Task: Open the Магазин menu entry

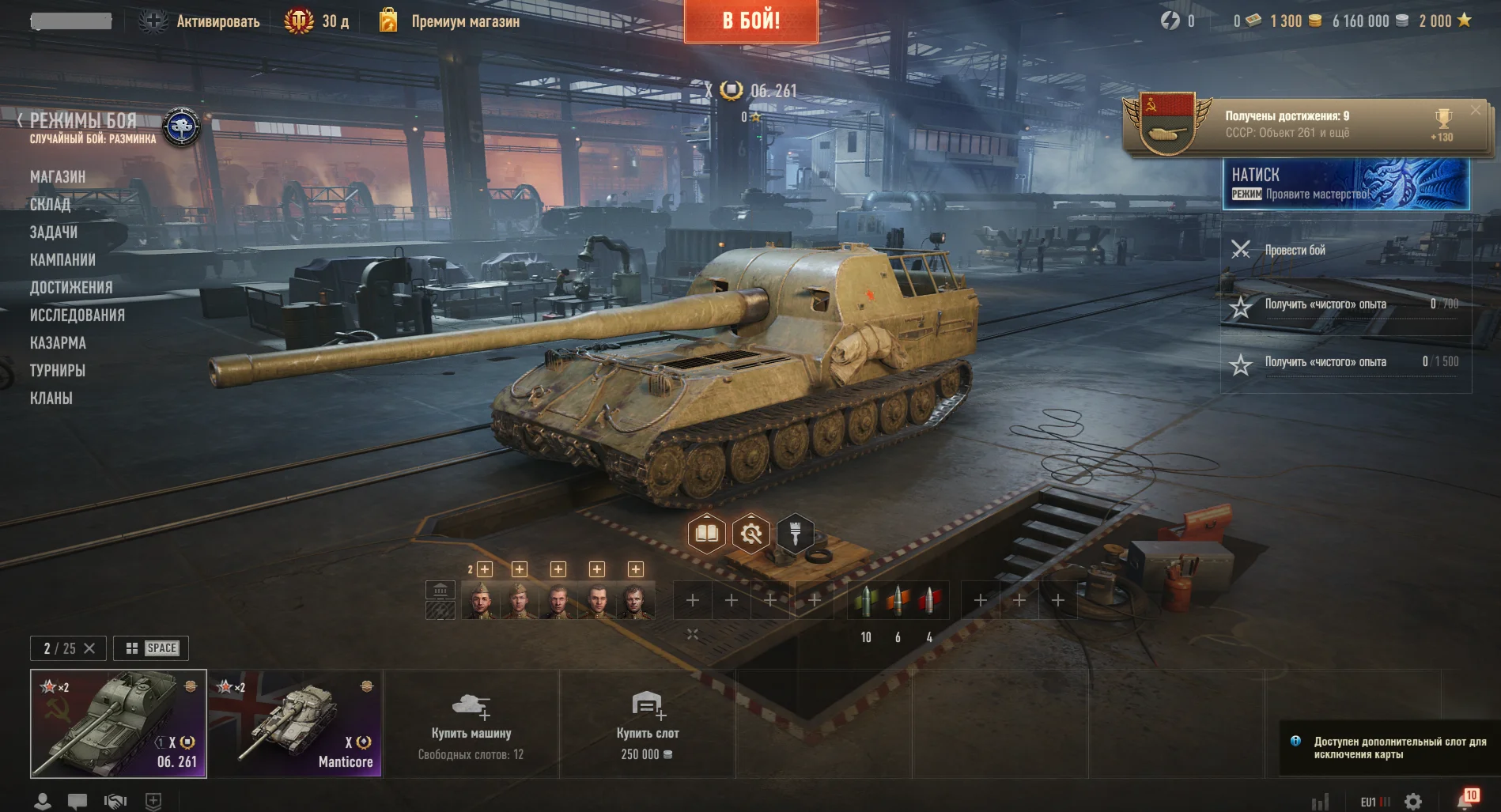Action: (58, 177)
